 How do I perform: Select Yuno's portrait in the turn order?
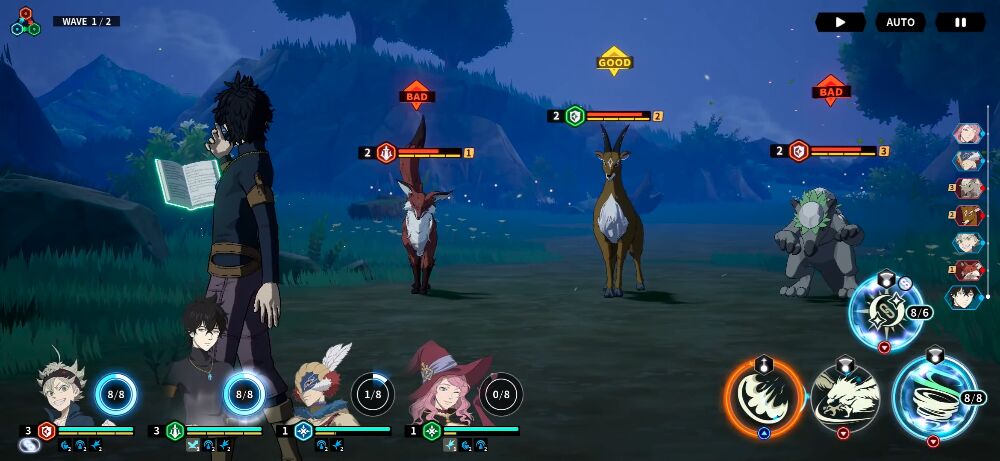pyautogui.click(x=964, y=297)
